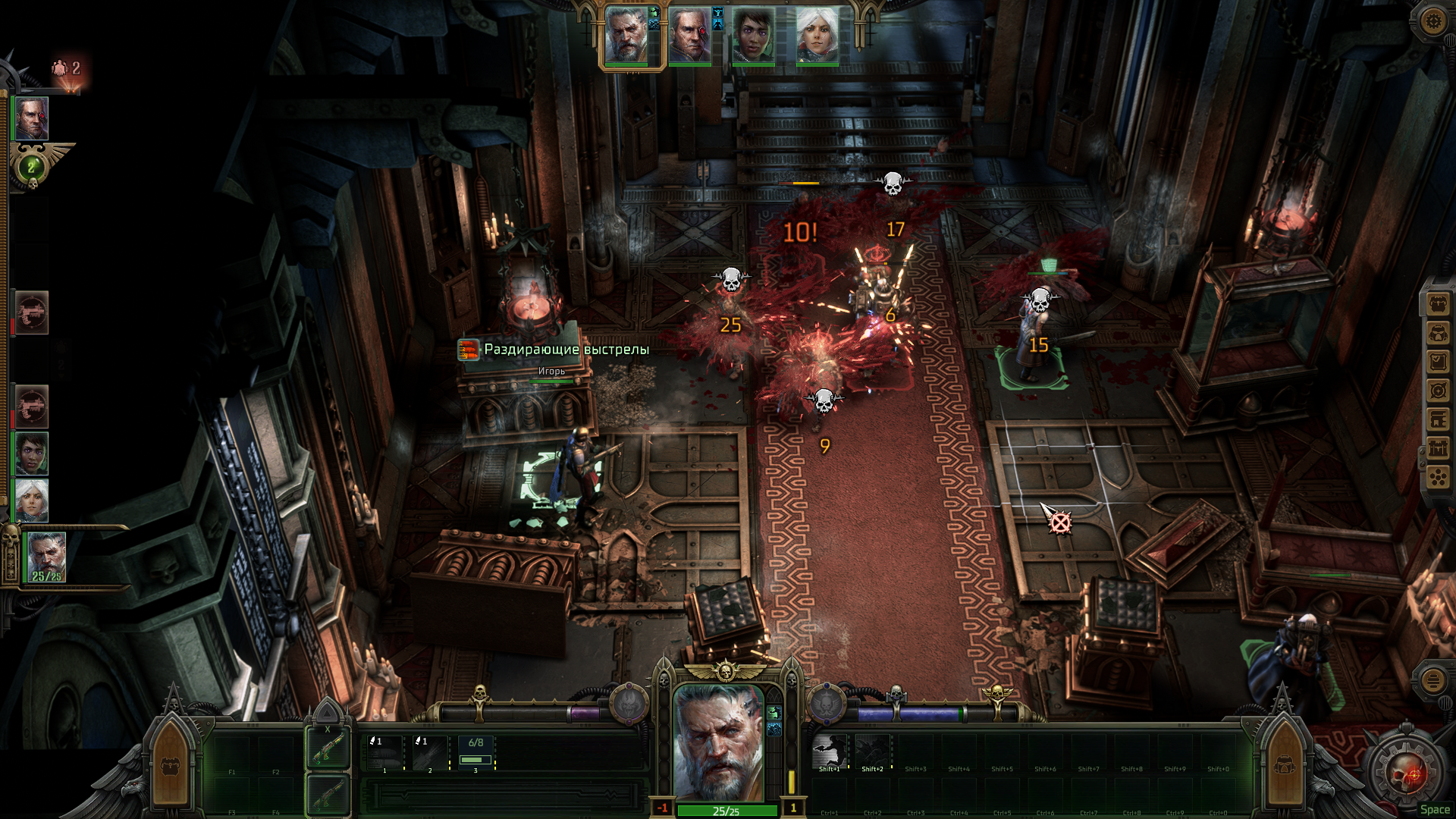Viewport: 1456px width, 819px height.
Task: Use the first weapon attack ability
Action: (x=384, y=752)
